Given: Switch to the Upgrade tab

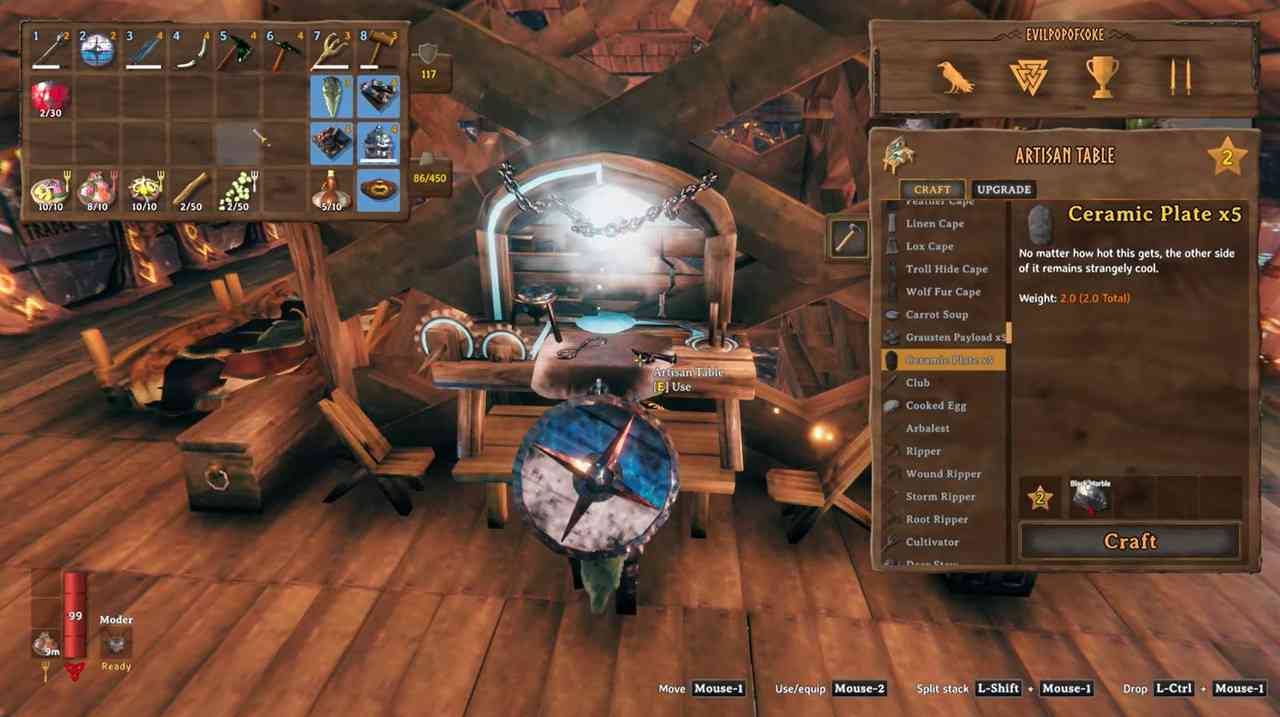Looking at the screenshot, I should 1003,189.
